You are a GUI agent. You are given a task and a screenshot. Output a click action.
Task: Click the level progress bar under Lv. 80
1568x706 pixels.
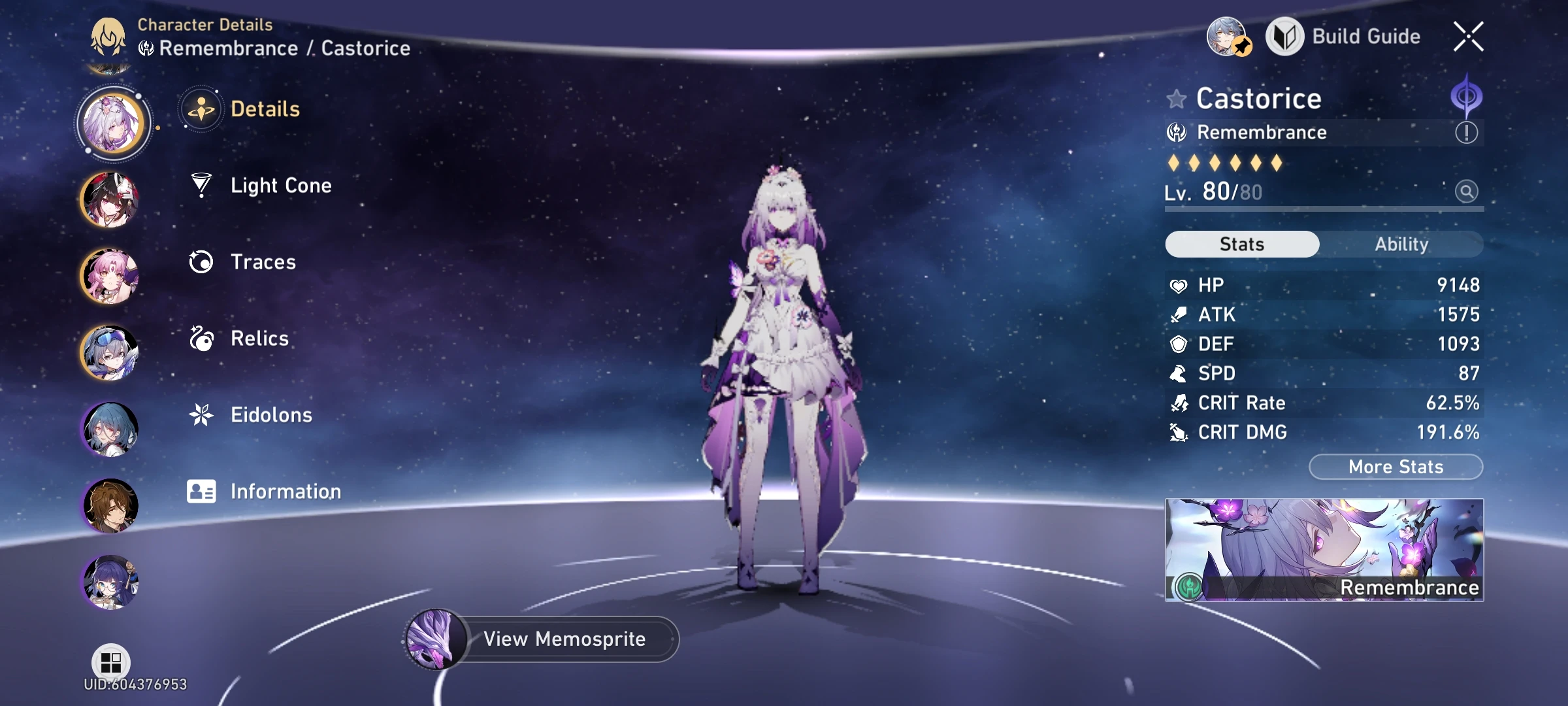1324,210
